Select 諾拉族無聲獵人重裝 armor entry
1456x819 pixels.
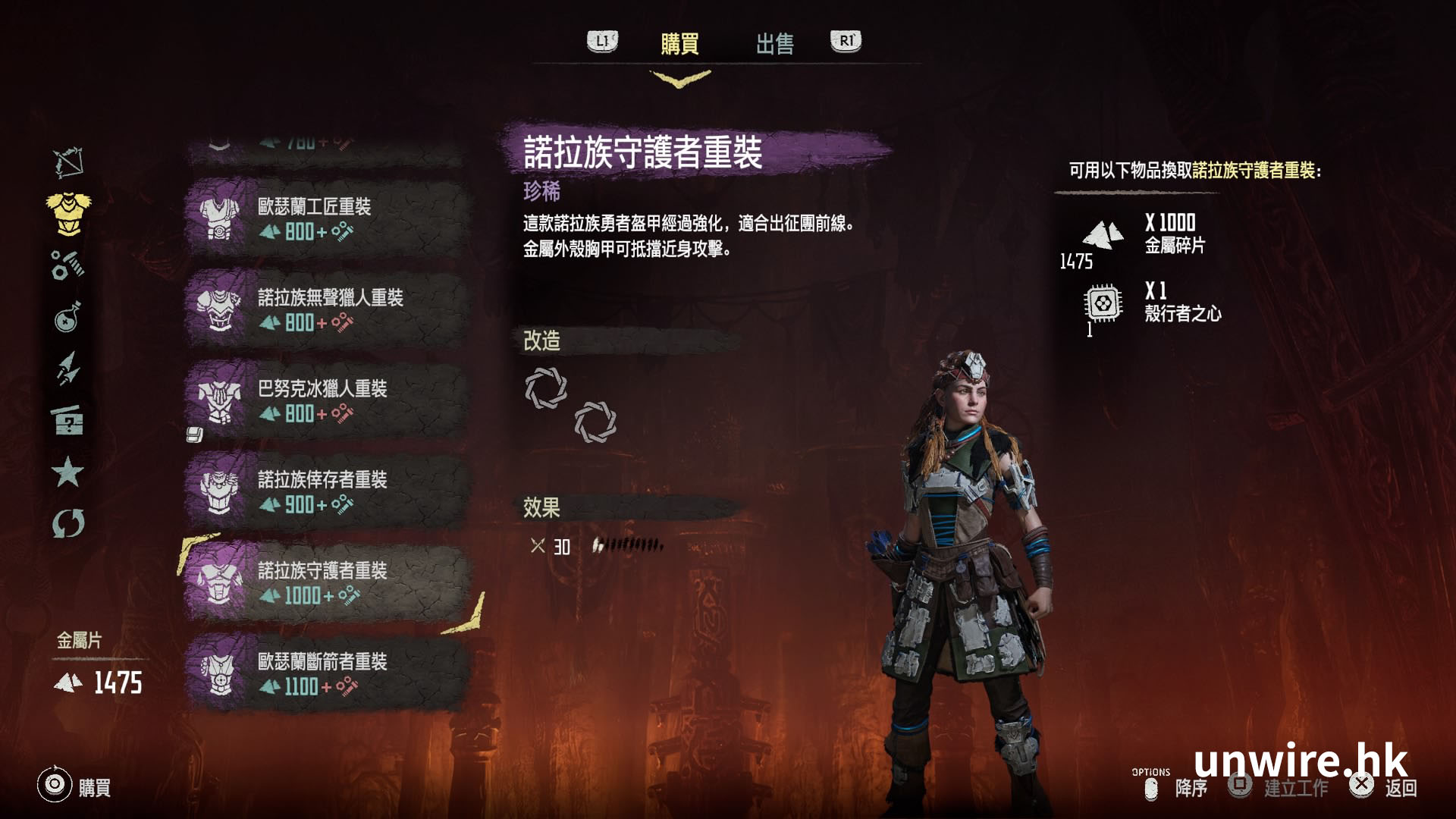point(326,309)
